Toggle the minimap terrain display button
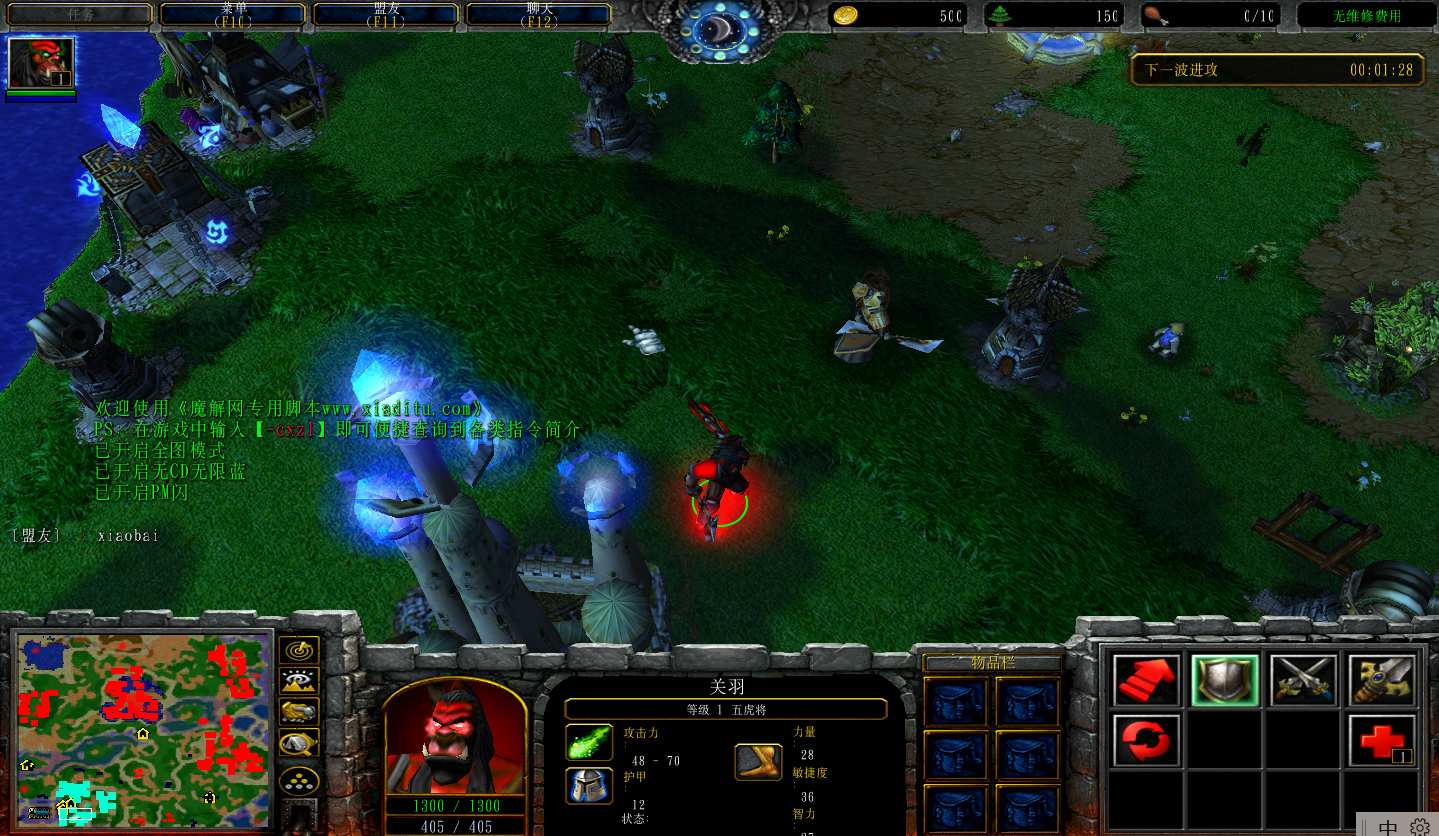The height and width of the screenshot is (836, 1439). pyautogui.click(x=299, y=681)
